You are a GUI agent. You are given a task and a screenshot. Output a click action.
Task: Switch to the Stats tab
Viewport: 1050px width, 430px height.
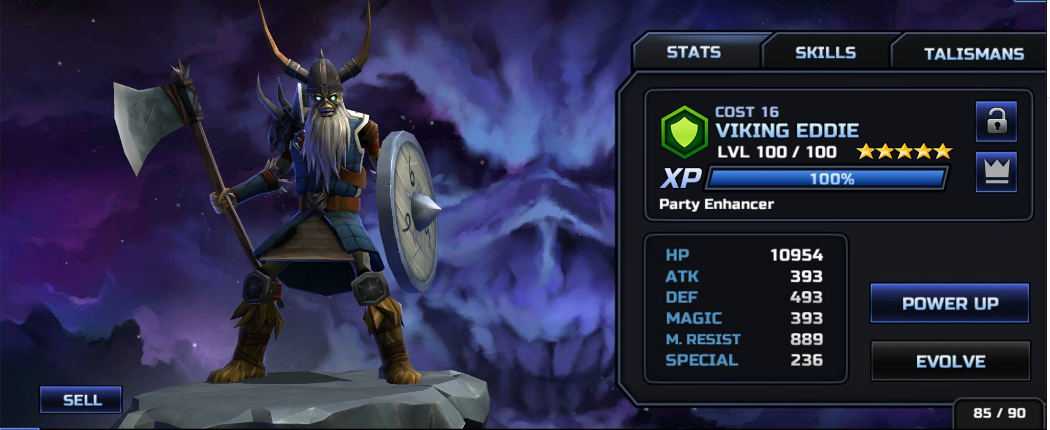click(x=694, y=53)
